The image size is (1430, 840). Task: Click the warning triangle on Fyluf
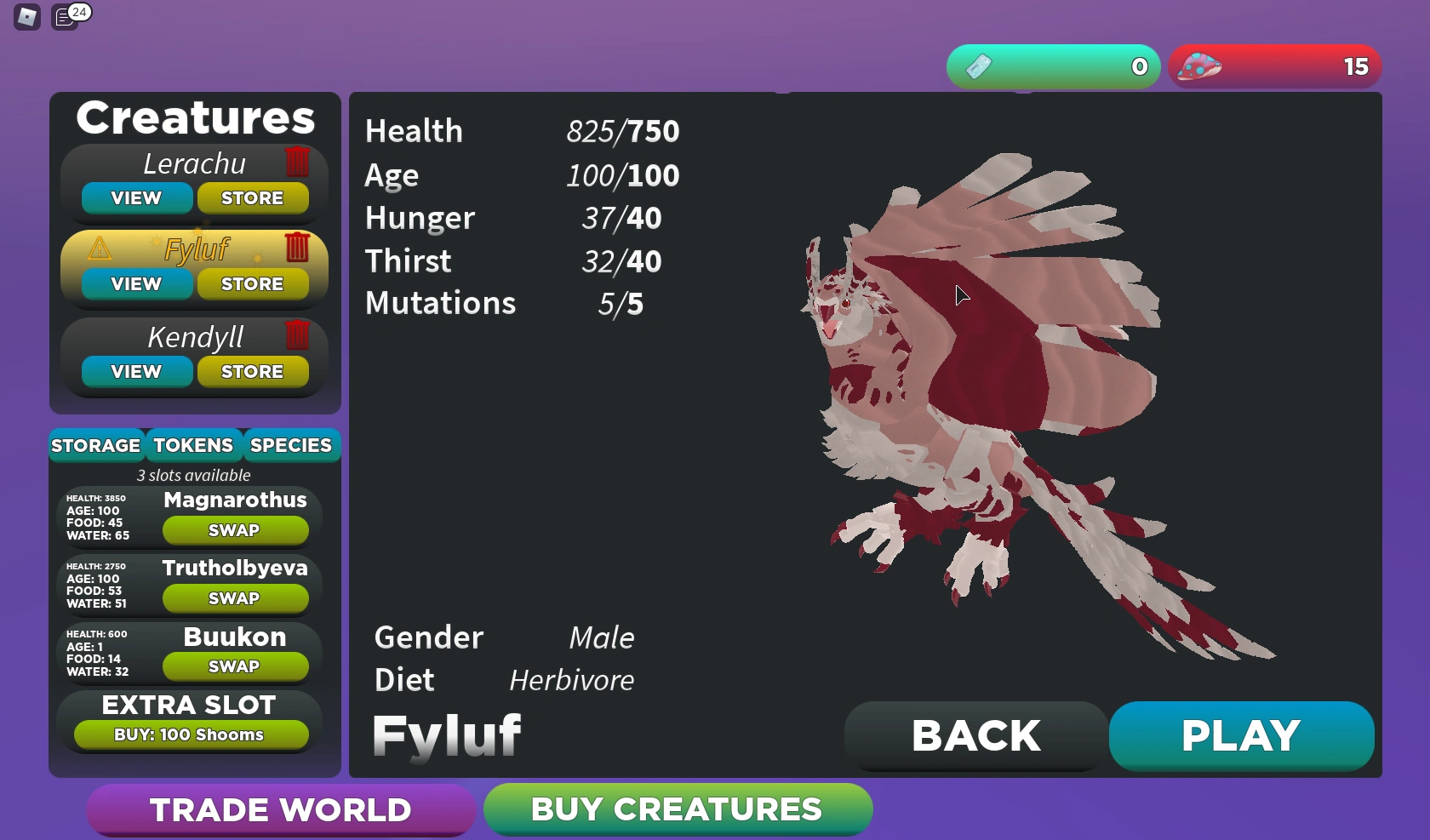[x=100, y=249]
